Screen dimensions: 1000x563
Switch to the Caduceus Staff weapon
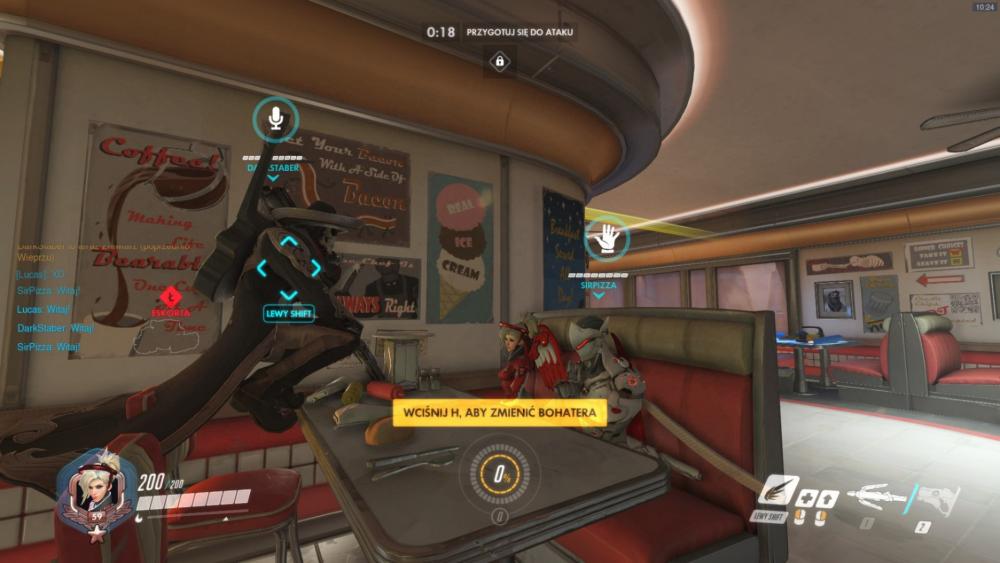point(875,496)
